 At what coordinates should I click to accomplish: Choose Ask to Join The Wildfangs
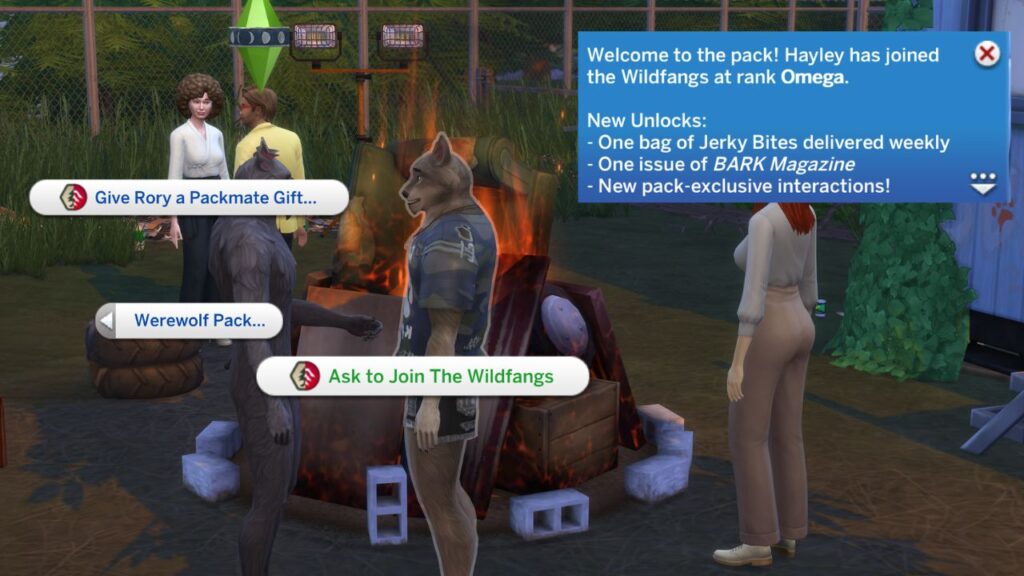point(423,377)
